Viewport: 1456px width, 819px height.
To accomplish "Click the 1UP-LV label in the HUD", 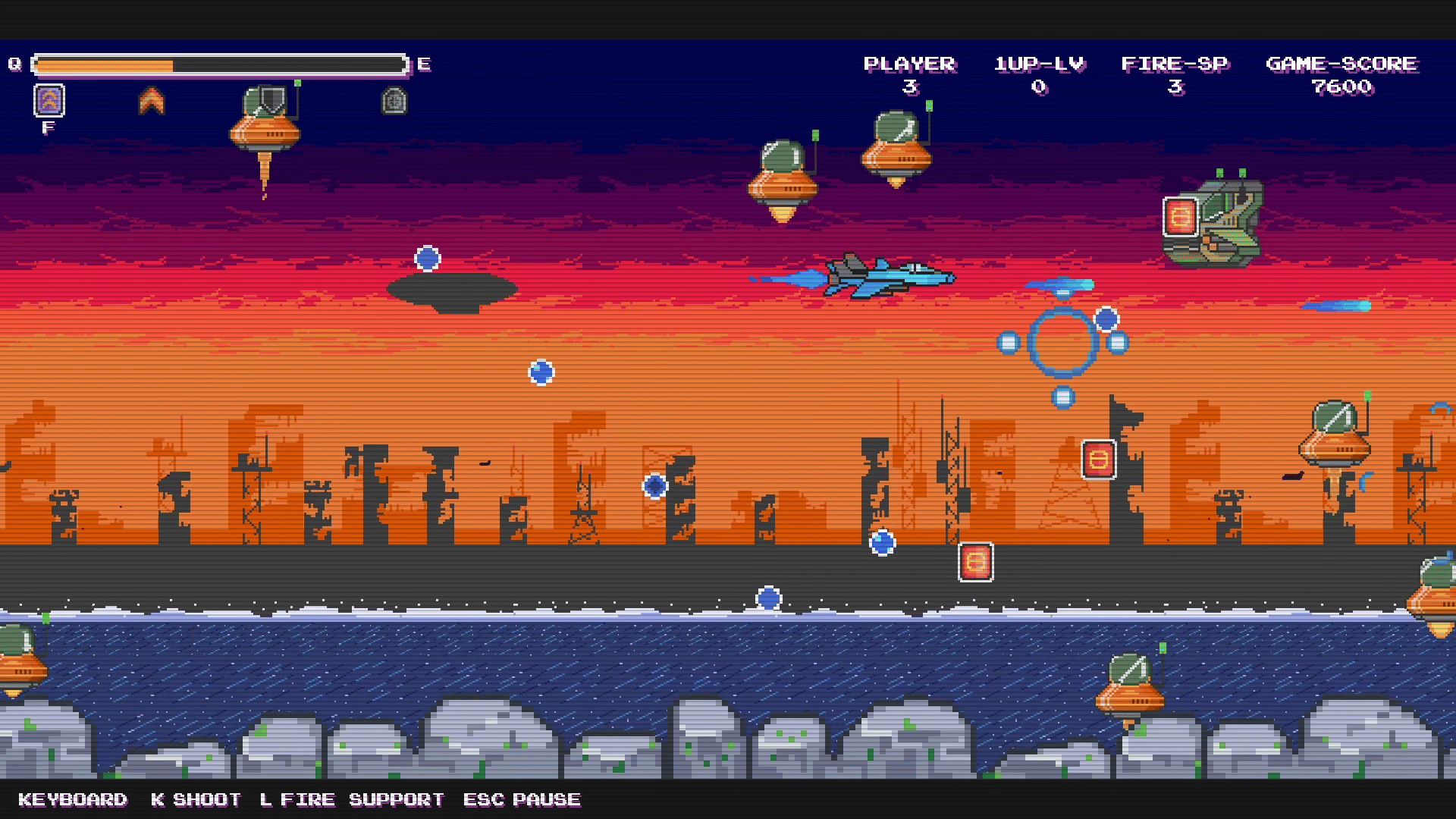I will pos(1039,64).
